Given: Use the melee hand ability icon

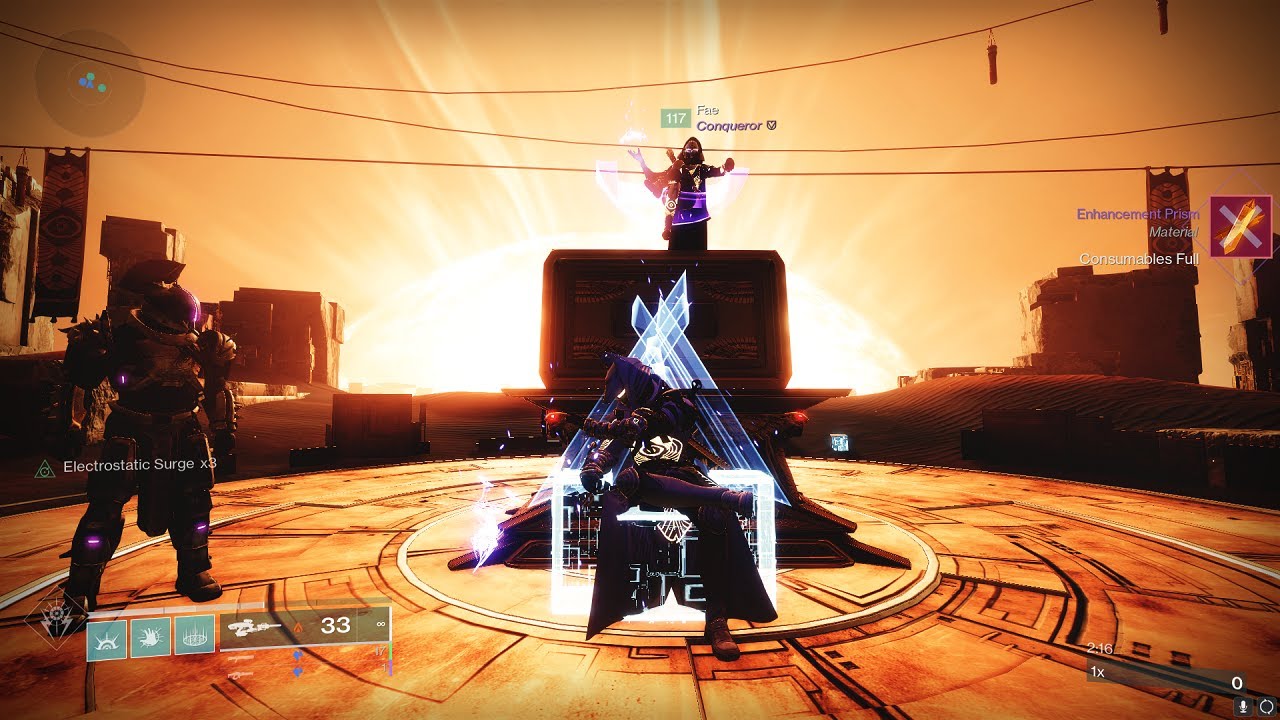Looking at the screenshot, I should pos(151,636).
